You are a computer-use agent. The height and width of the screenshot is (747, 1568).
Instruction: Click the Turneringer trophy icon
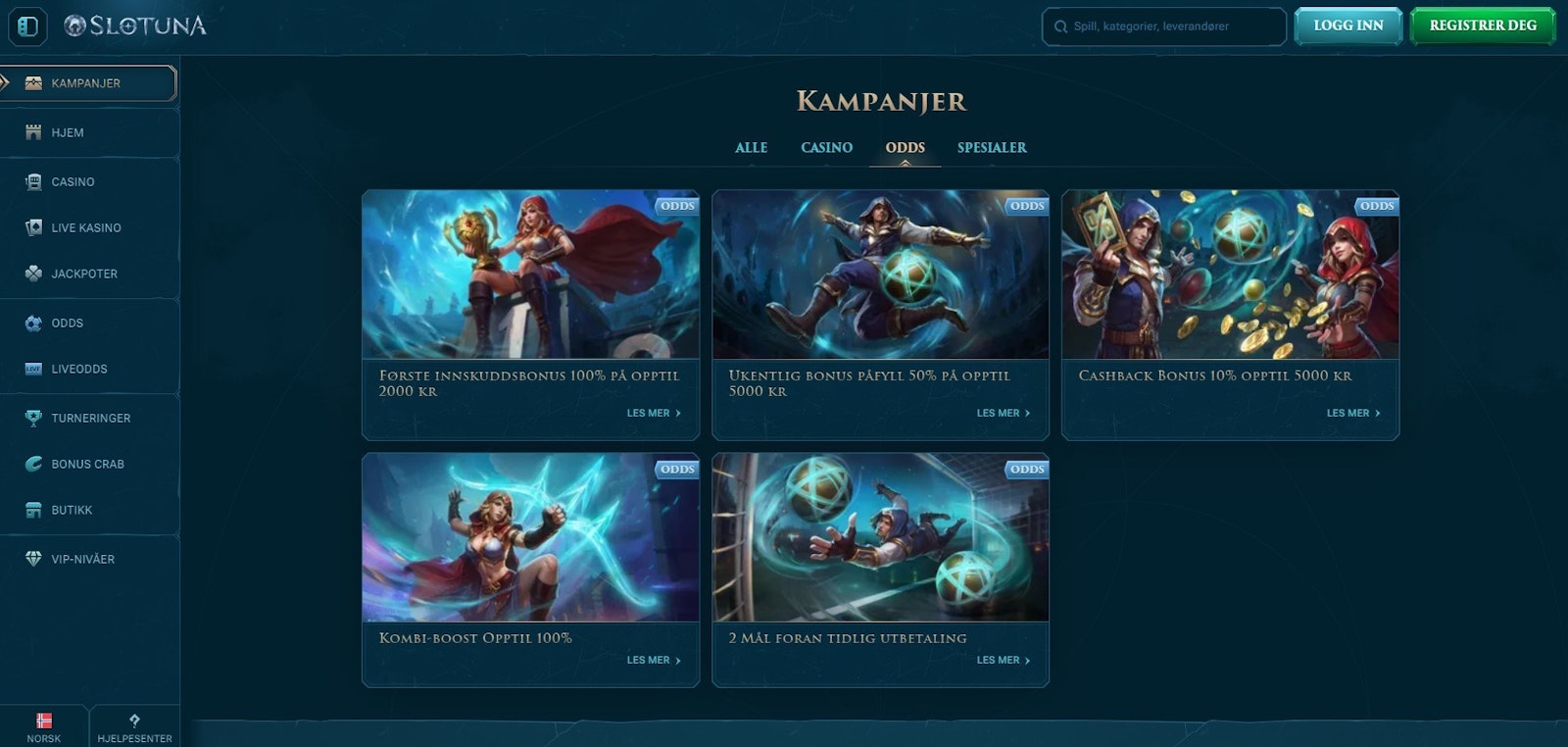[x=32, y=418]
